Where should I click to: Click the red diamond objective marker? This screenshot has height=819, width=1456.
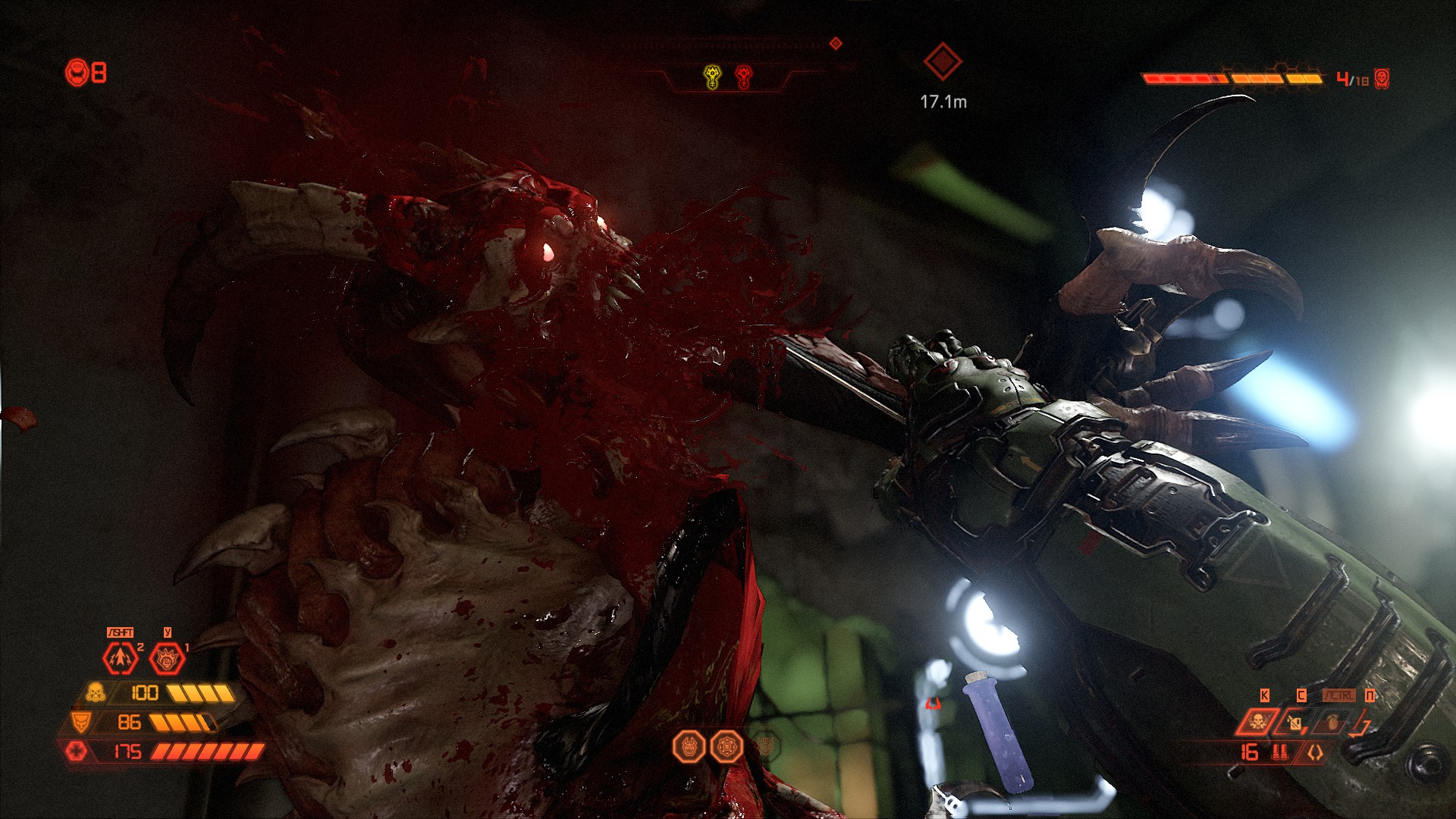click(943, 61)
